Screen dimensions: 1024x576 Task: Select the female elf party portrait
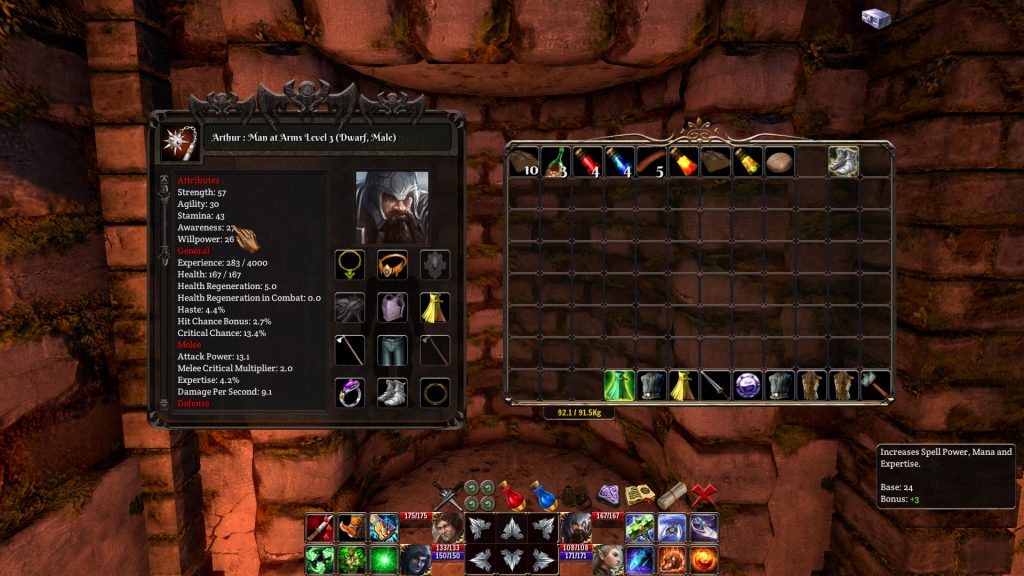coord(607,559)
